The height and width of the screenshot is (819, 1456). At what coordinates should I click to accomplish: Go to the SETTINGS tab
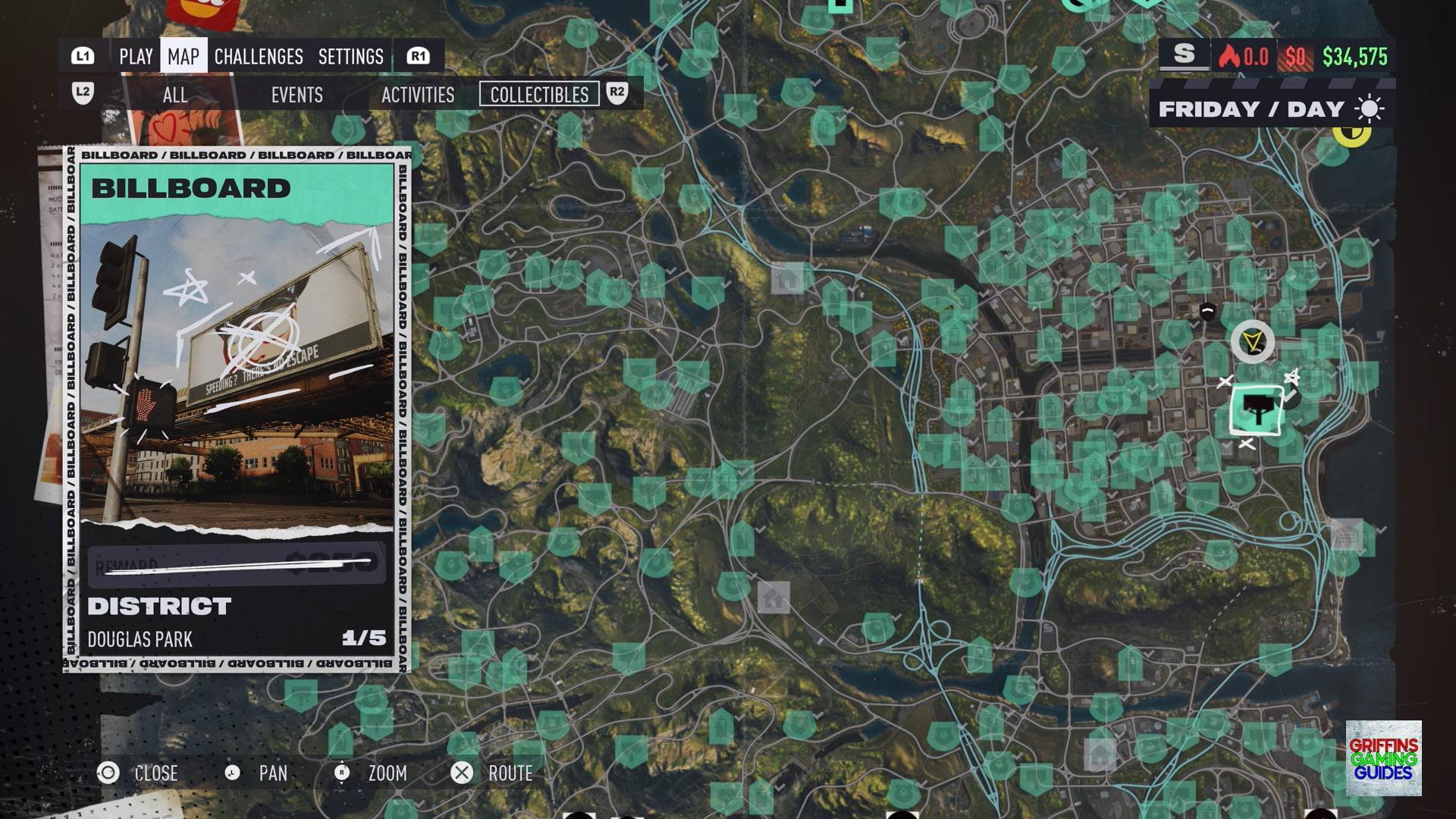351,57
